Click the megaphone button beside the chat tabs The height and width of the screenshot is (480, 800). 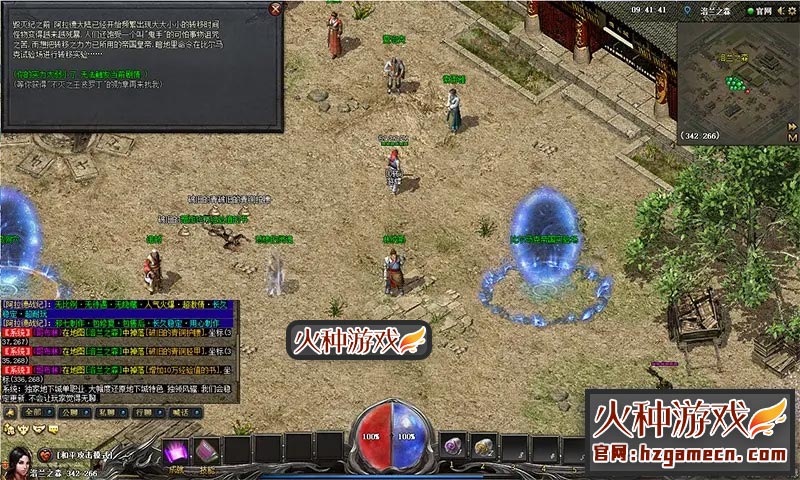10,411
